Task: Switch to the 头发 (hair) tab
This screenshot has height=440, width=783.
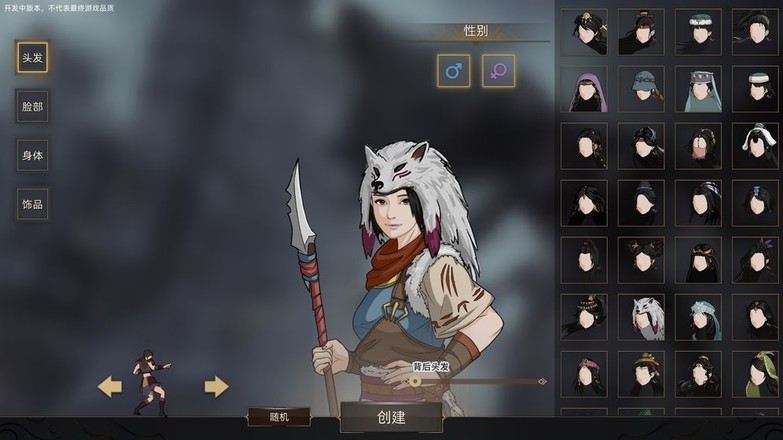Action: tap(33, 57)
